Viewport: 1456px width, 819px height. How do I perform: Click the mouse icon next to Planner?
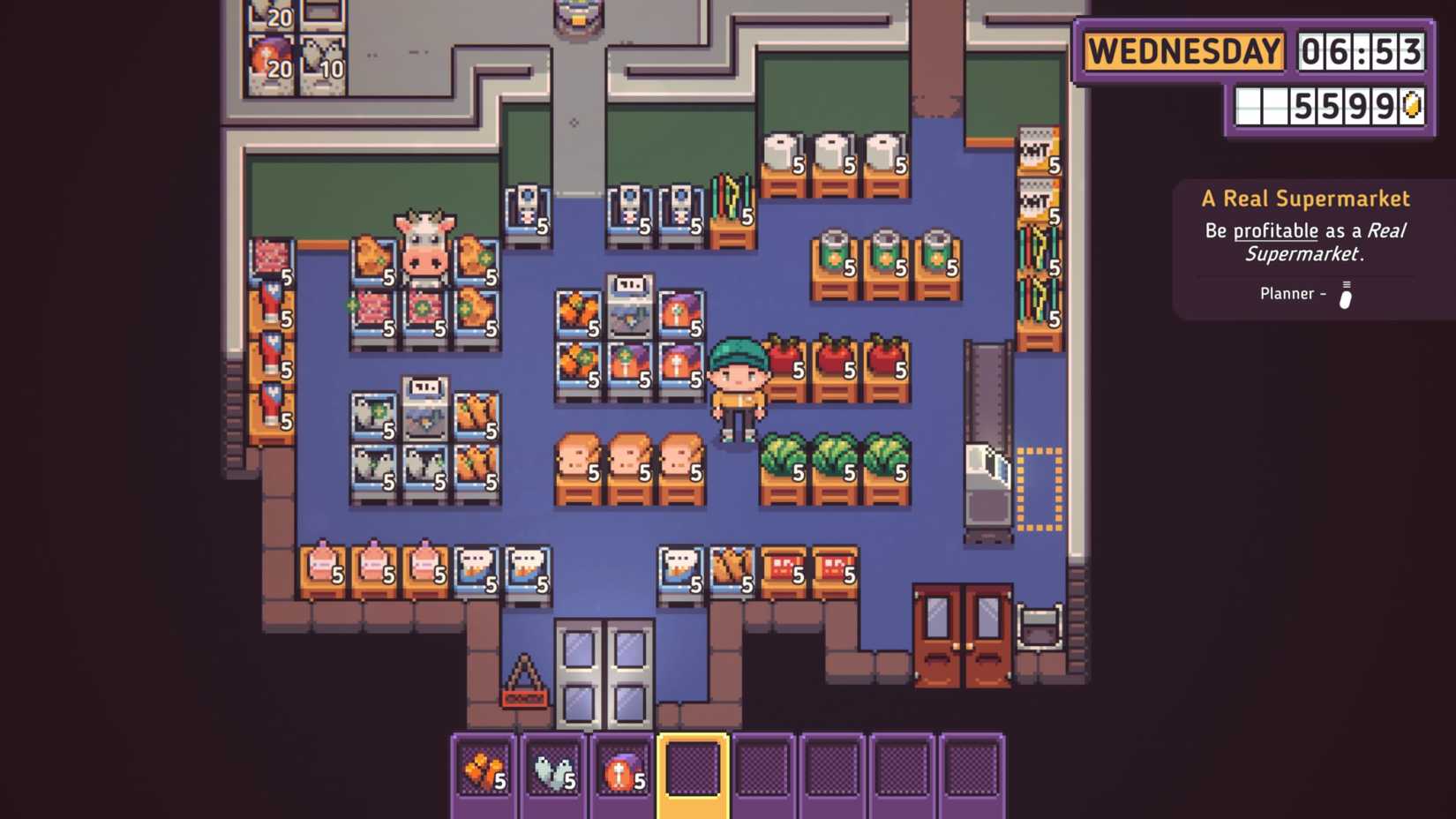(x=1345, y=294)
